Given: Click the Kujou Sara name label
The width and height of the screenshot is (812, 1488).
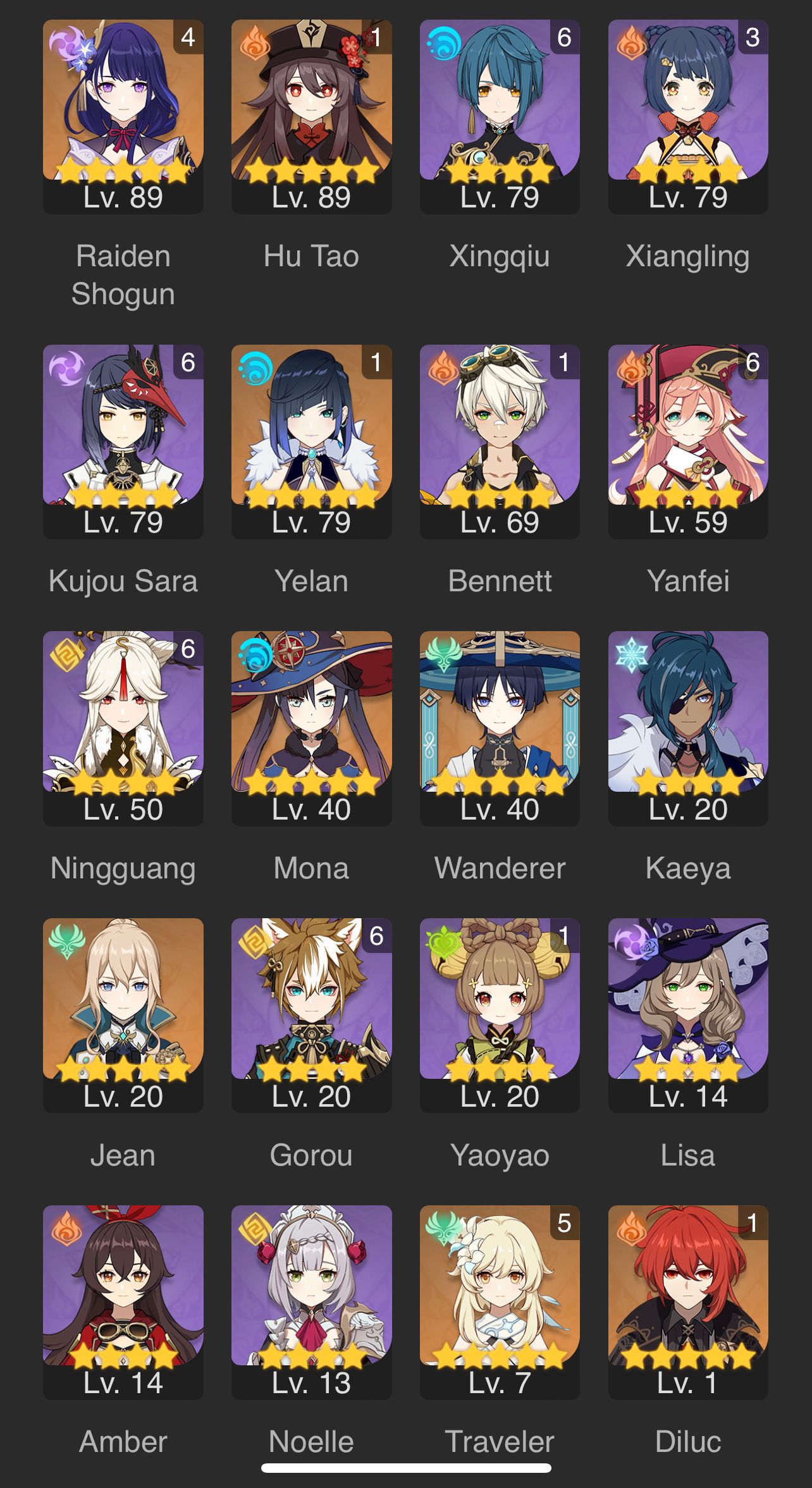Looking at the screenshot, I should click(123, 581).
